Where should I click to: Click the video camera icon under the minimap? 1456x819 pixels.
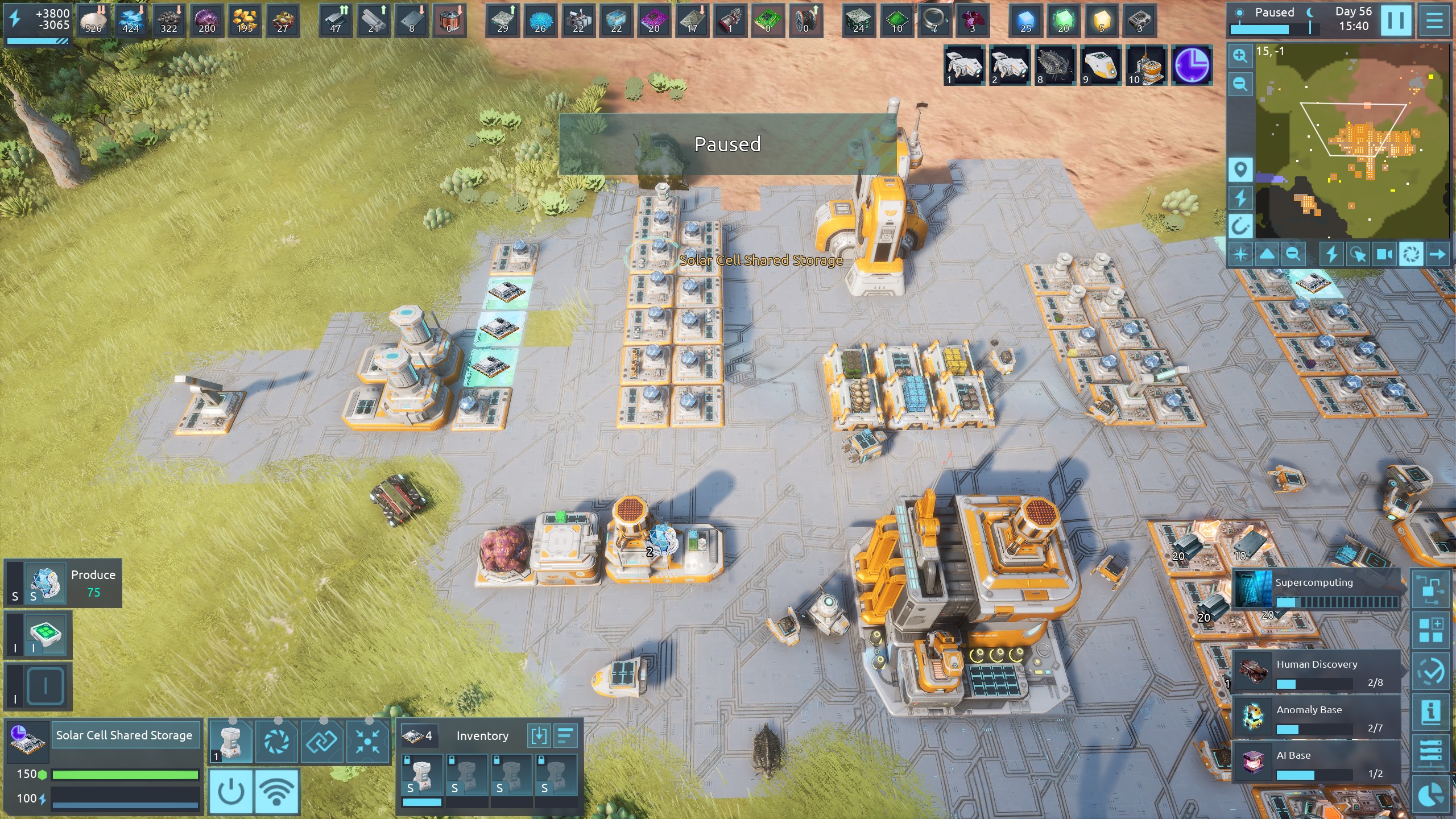pyautogui.click(x=1384, y=254)
